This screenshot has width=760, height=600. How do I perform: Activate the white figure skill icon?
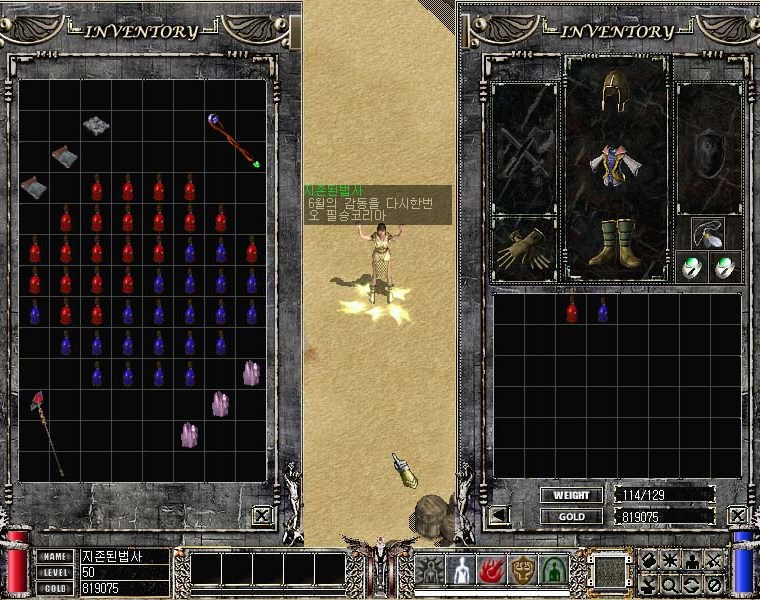(x=461, y=570)
